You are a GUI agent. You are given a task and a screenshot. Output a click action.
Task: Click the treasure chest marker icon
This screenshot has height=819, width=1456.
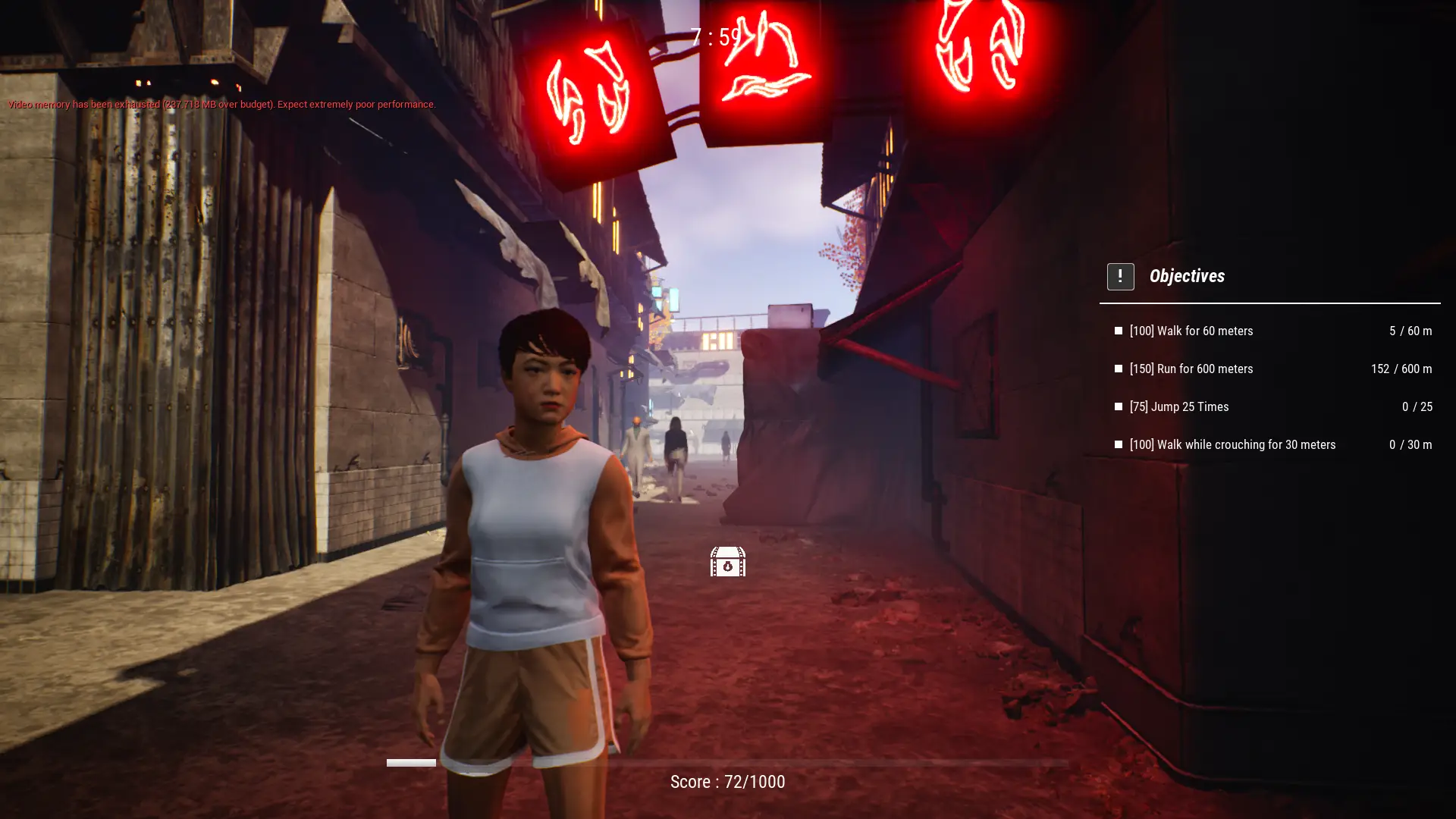pyautogui.click(x=727, y=562)
